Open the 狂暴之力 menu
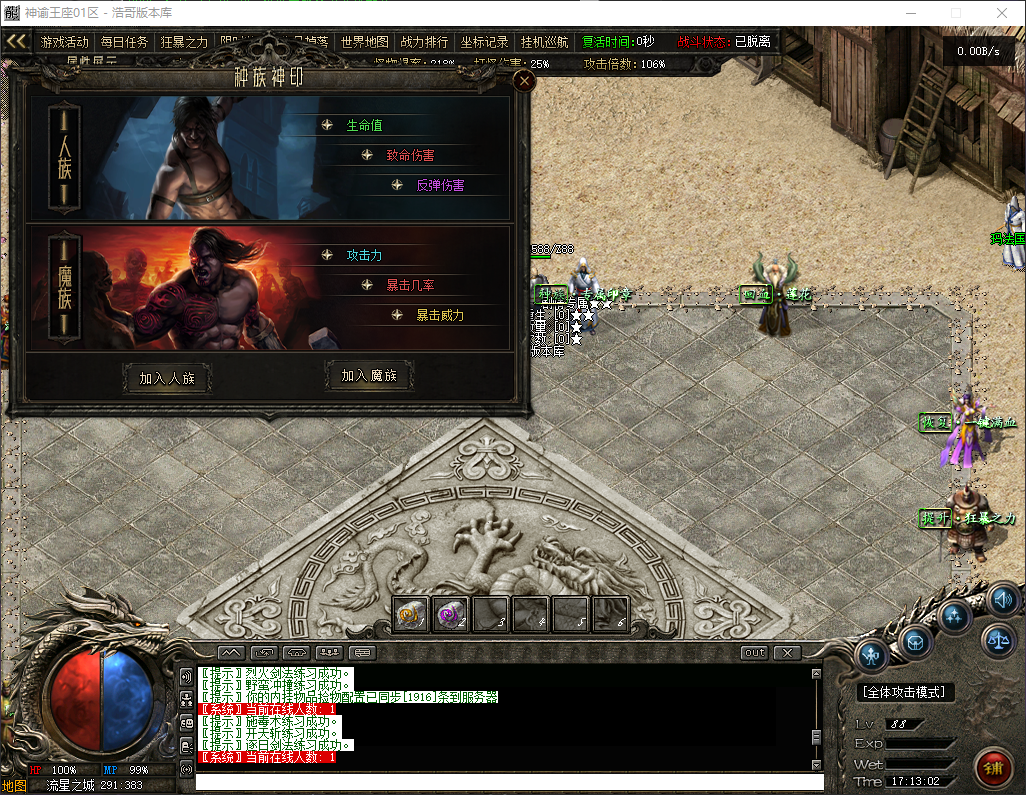The width and height of the screenshot is (1026, 795). [184, 42]
